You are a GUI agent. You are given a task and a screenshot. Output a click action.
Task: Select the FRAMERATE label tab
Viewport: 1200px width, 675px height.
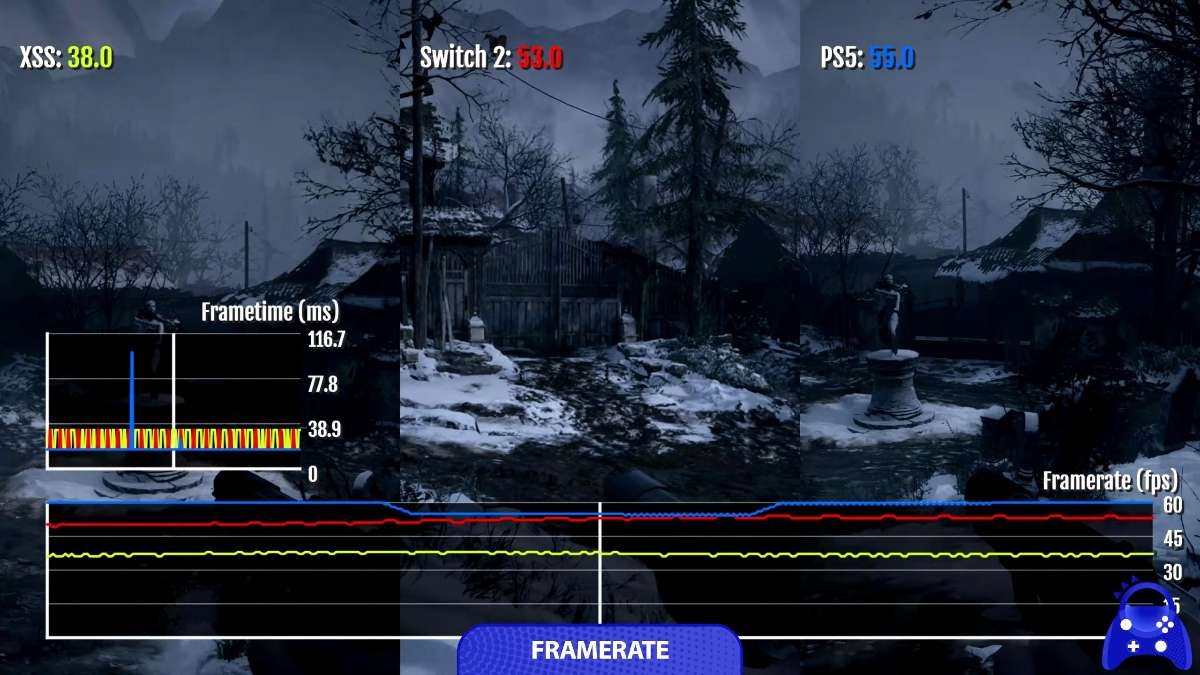(x=599, y=649)
